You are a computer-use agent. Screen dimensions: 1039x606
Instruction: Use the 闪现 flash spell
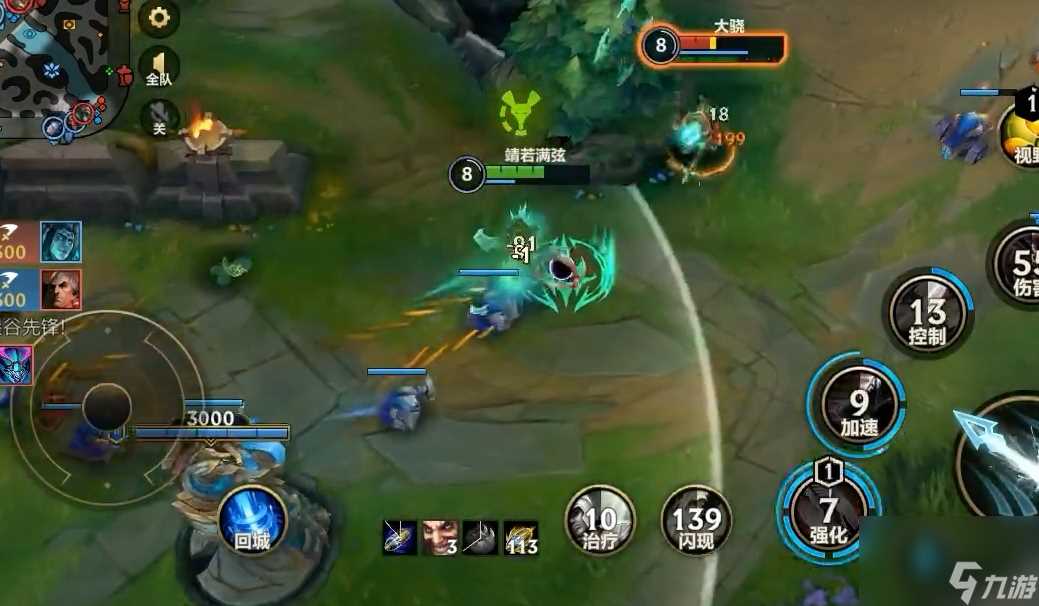pos(696,521)
